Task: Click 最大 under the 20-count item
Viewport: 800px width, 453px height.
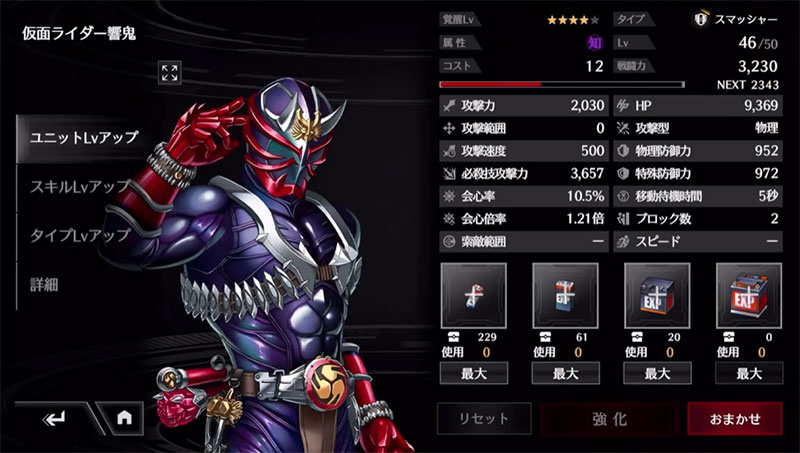Action: pyautogui.click(x=657, y=373)
